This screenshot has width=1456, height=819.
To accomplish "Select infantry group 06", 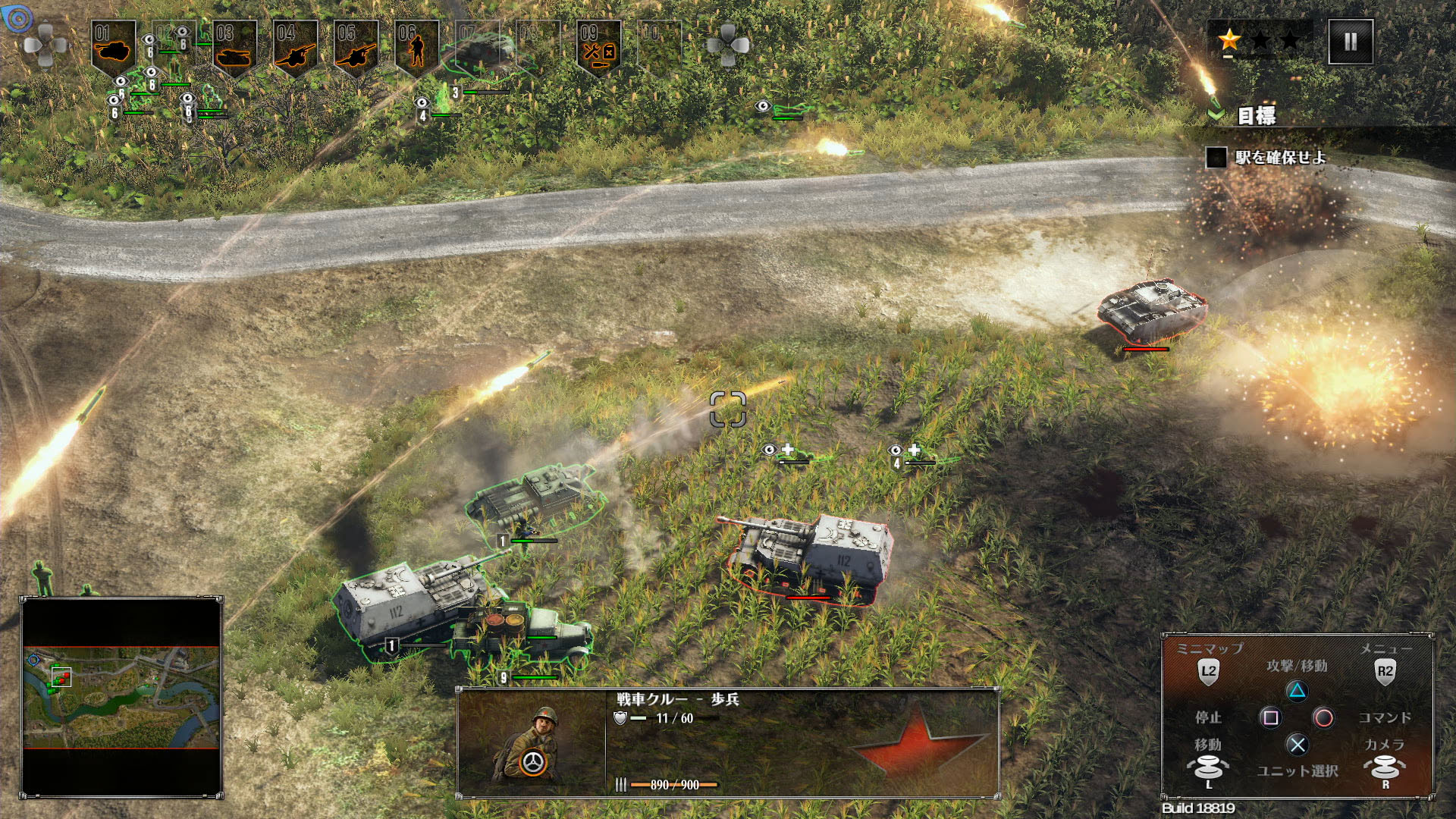I will (417, 47).
